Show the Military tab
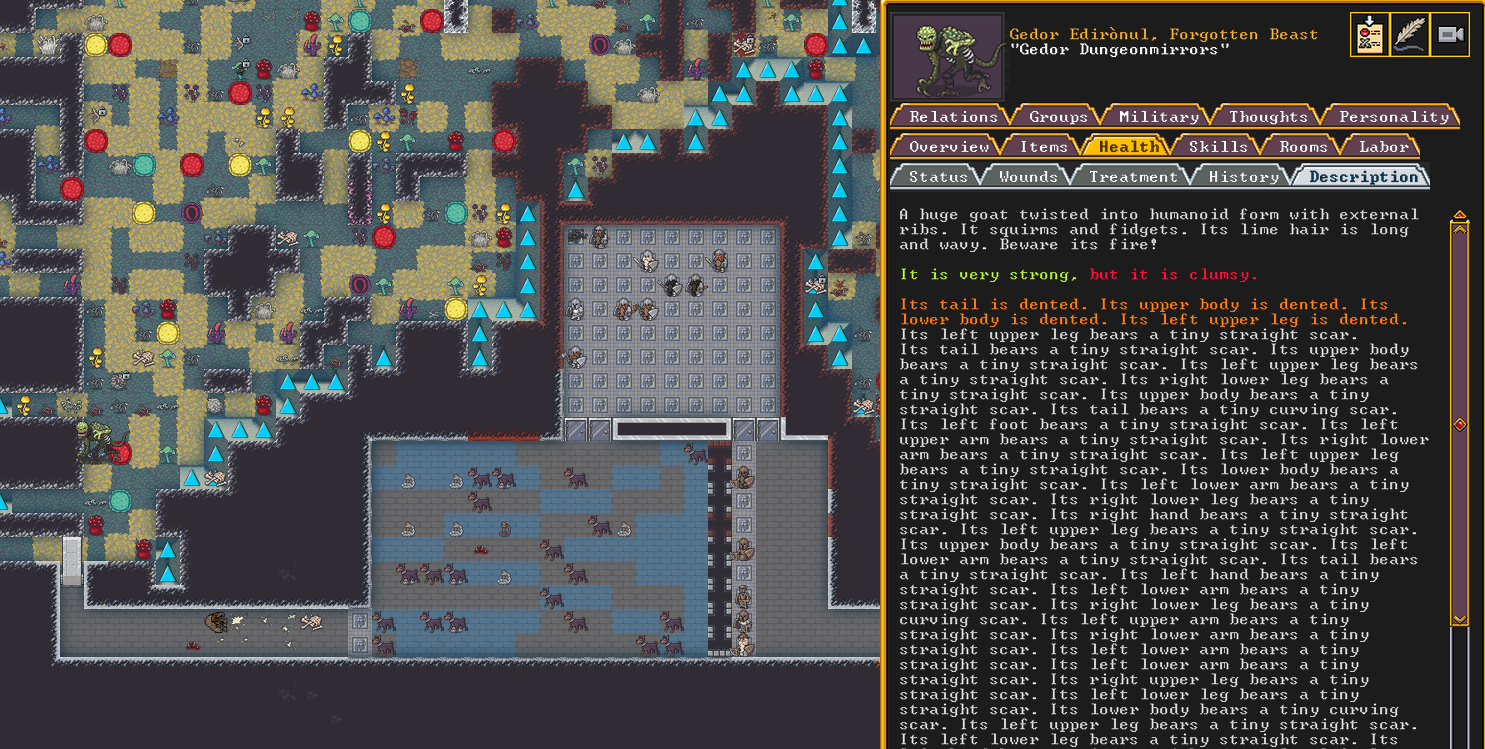The image size is (1485, 749). pos(1159,117)
